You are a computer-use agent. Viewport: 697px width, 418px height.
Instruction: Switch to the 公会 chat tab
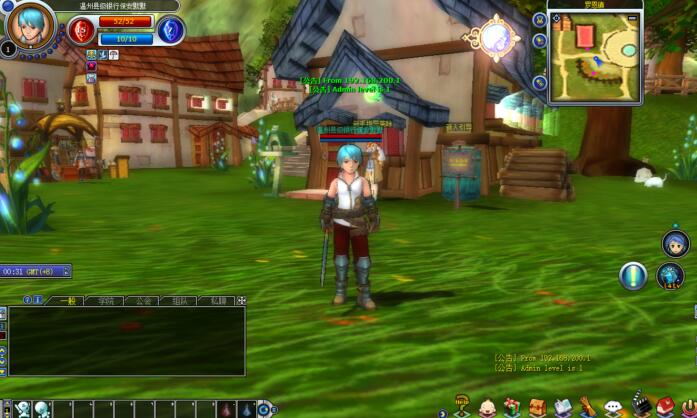pos(143,300)
